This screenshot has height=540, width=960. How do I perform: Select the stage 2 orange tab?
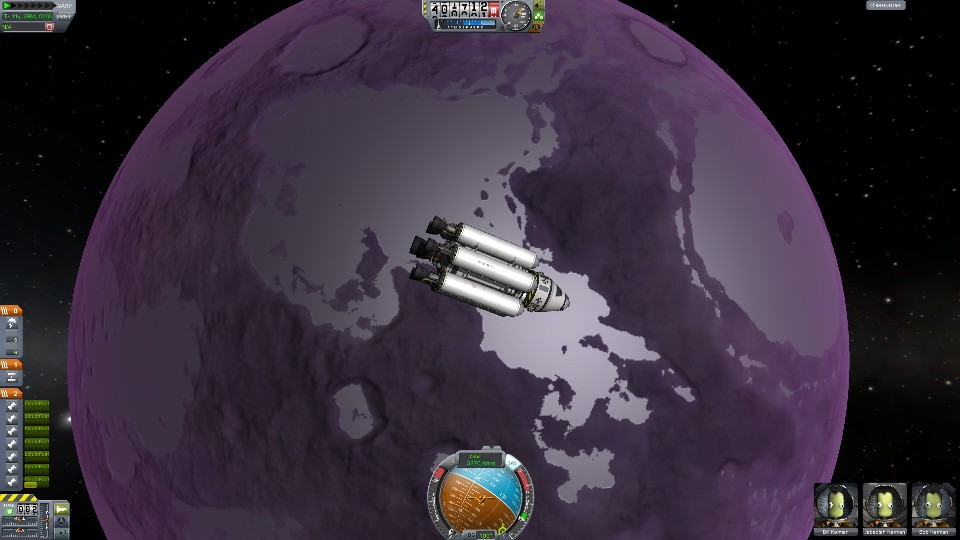click(x=11, y=394)
